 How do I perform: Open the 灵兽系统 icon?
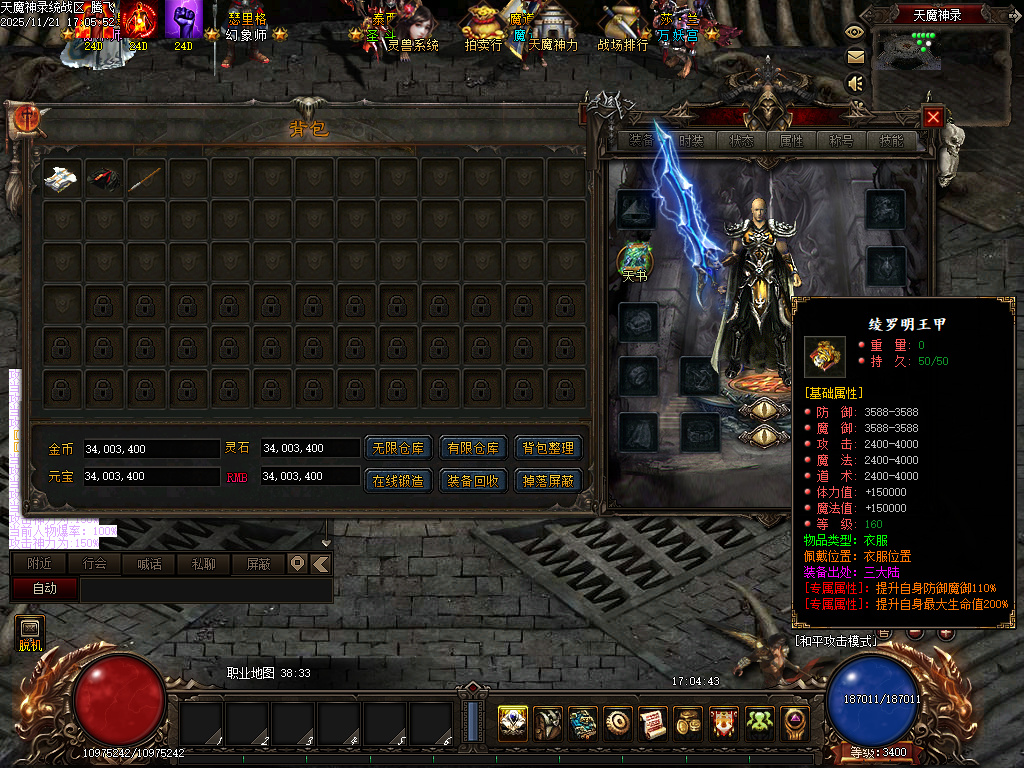[414, 27]
